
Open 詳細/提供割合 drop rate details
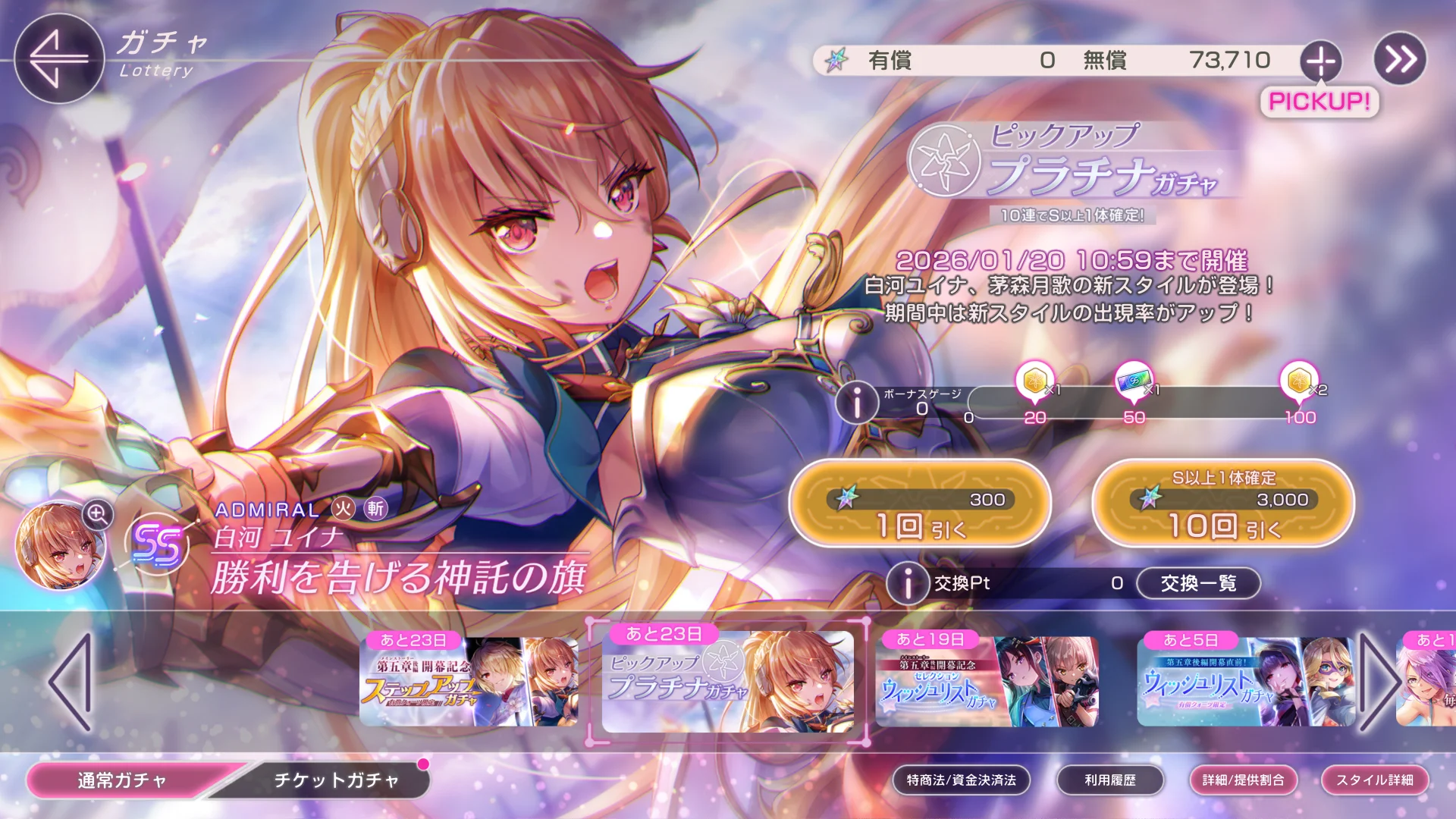click(1243, 780)
